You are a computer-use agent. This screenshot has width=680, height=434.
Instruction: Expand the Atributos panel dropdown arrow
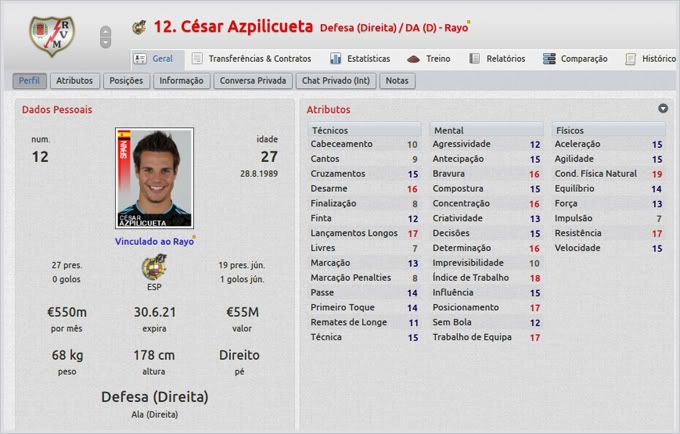(663, 108)
